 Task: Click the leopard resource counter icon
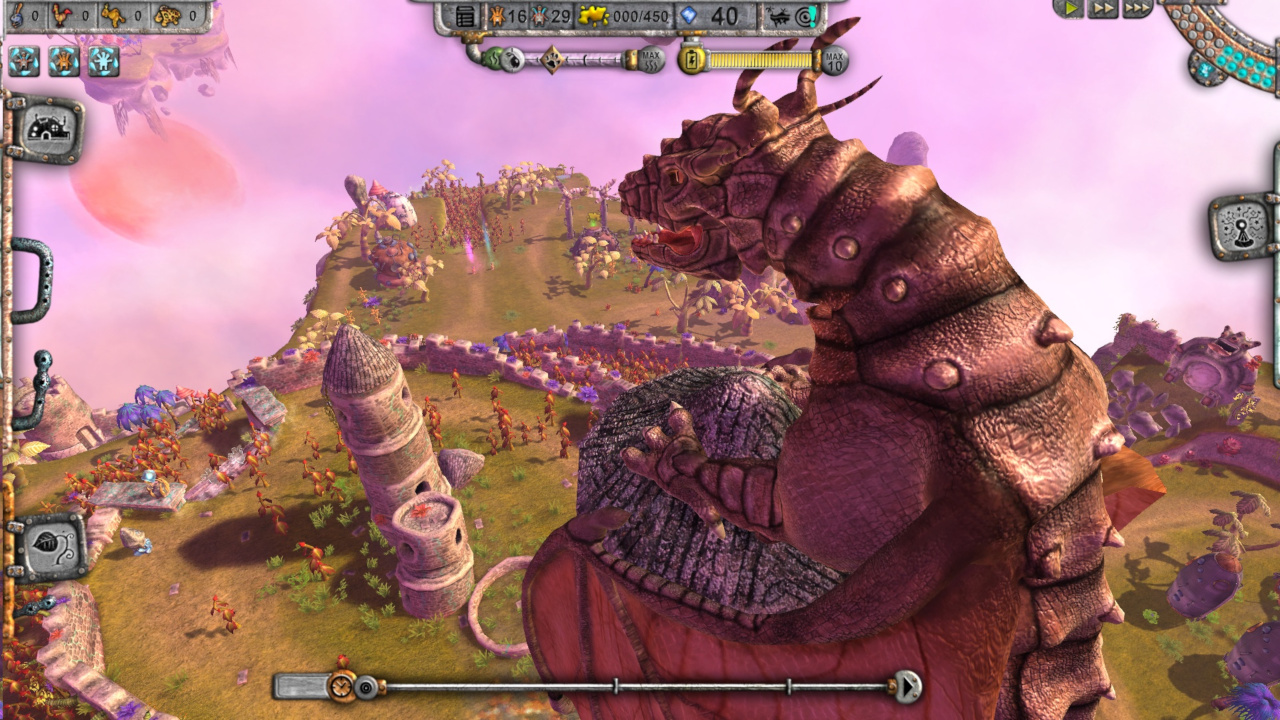(166, 14)
